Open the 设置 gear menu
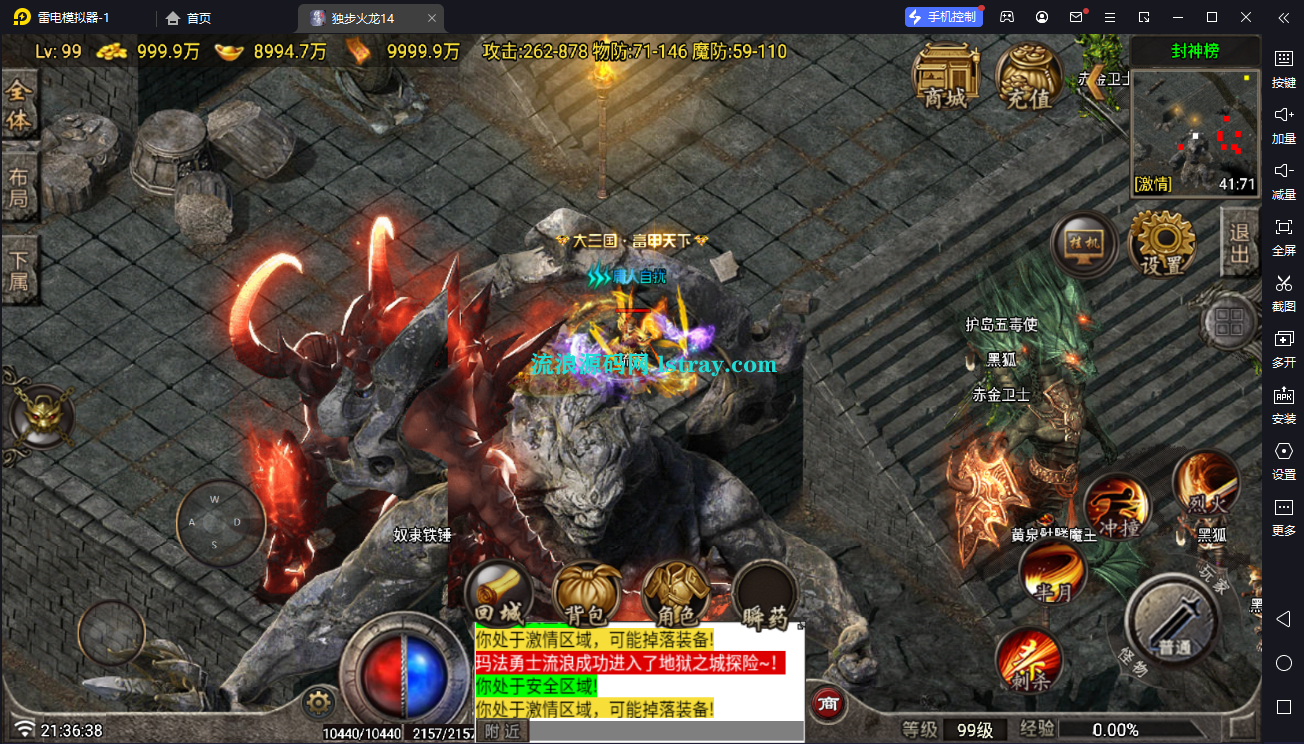 1161,245
